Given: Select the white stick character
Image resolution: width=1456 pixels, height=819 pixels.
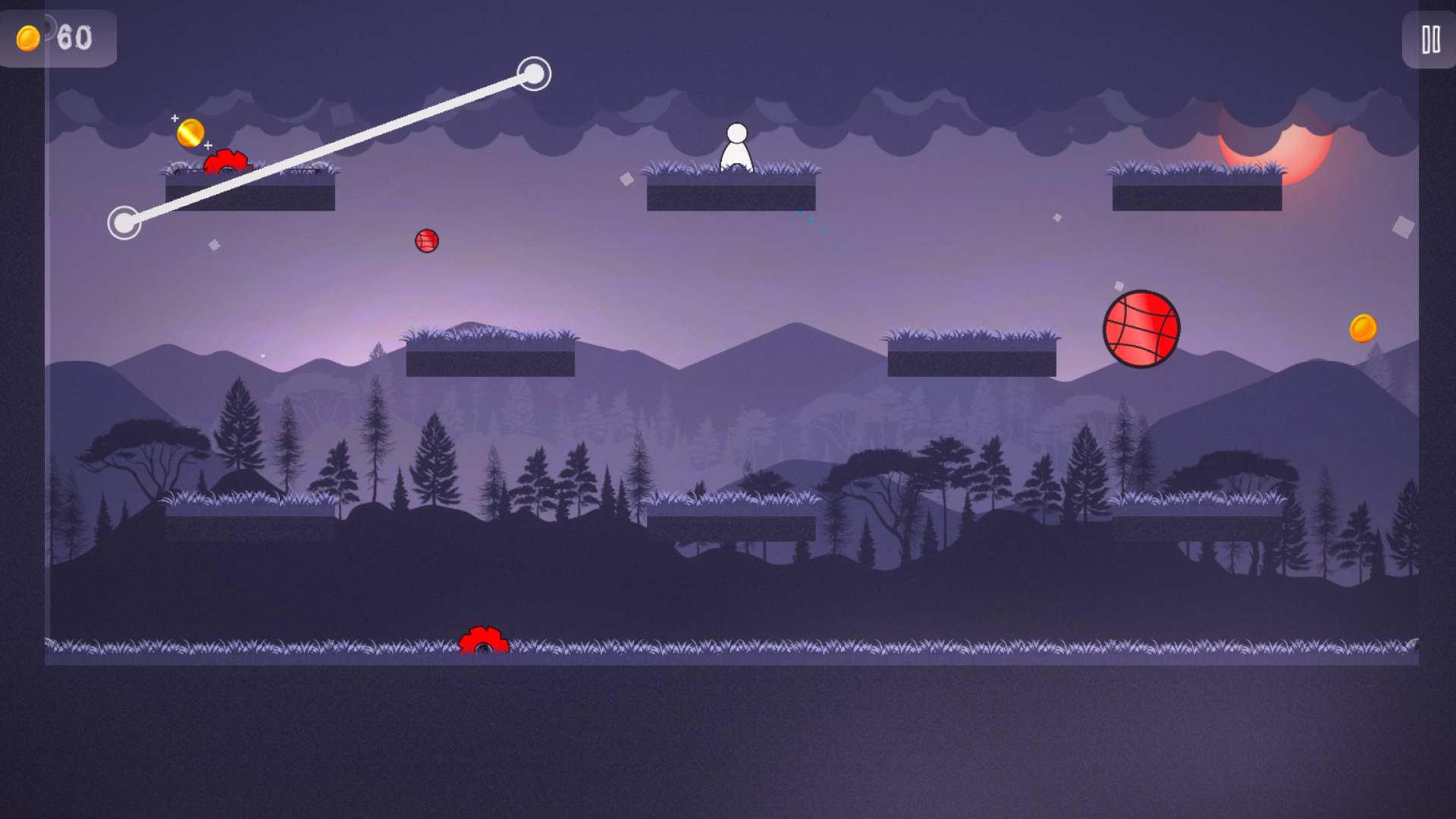Looking at the screenshot, I should (x=737, y=149).
